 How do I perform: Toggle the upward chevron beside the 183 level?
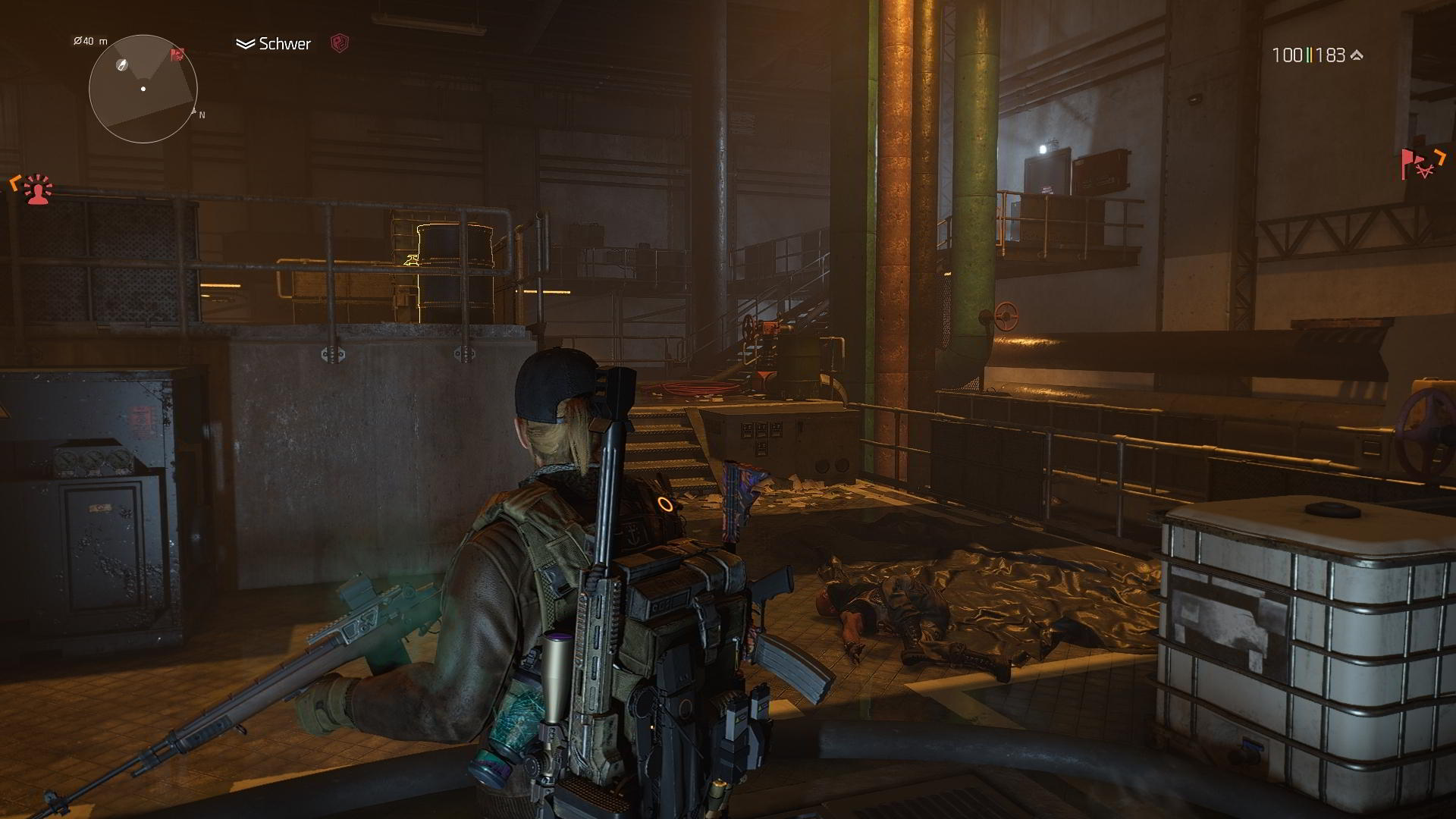coord(1357,55)
